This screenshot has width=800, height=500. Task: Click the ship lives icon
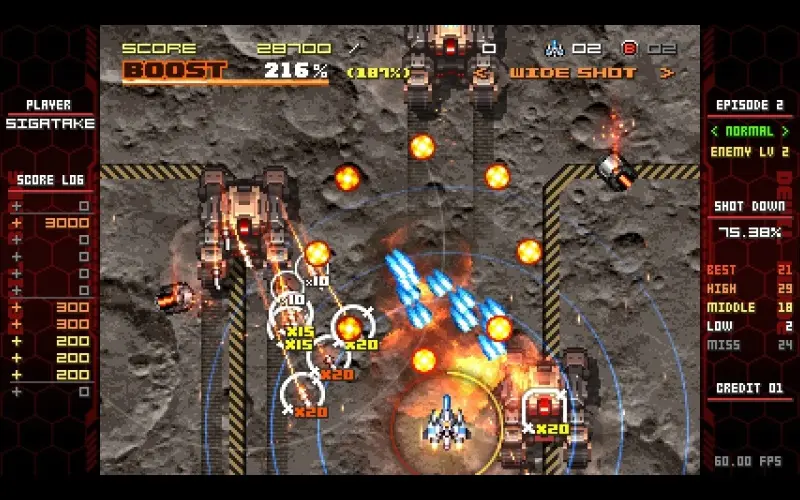pyautogui.click(x=553, y=48)
